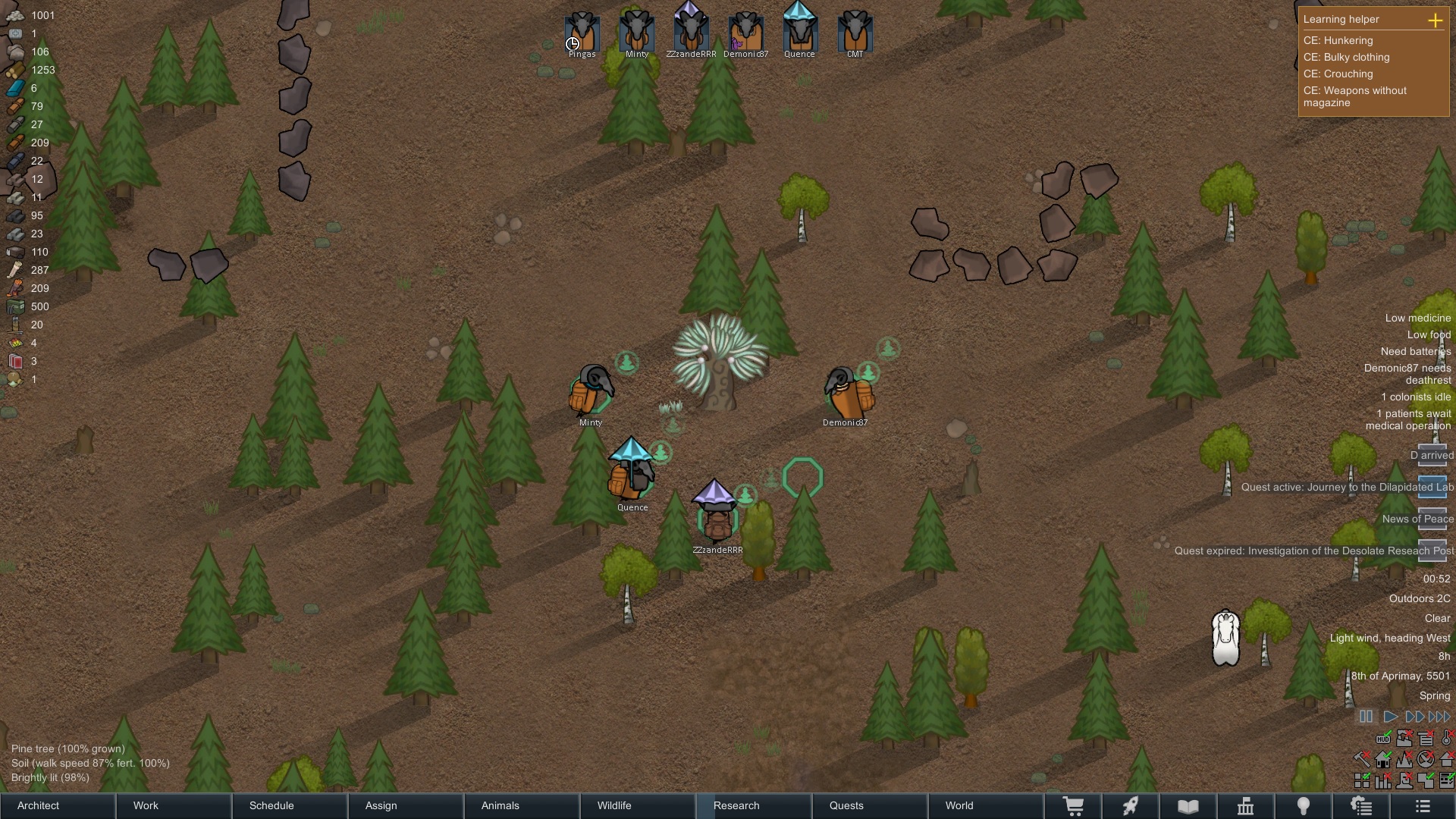This screenshot has height=819, width=1456.
Task: Click the shopping cart icon in bottom bar
Action: point(1073,806)
